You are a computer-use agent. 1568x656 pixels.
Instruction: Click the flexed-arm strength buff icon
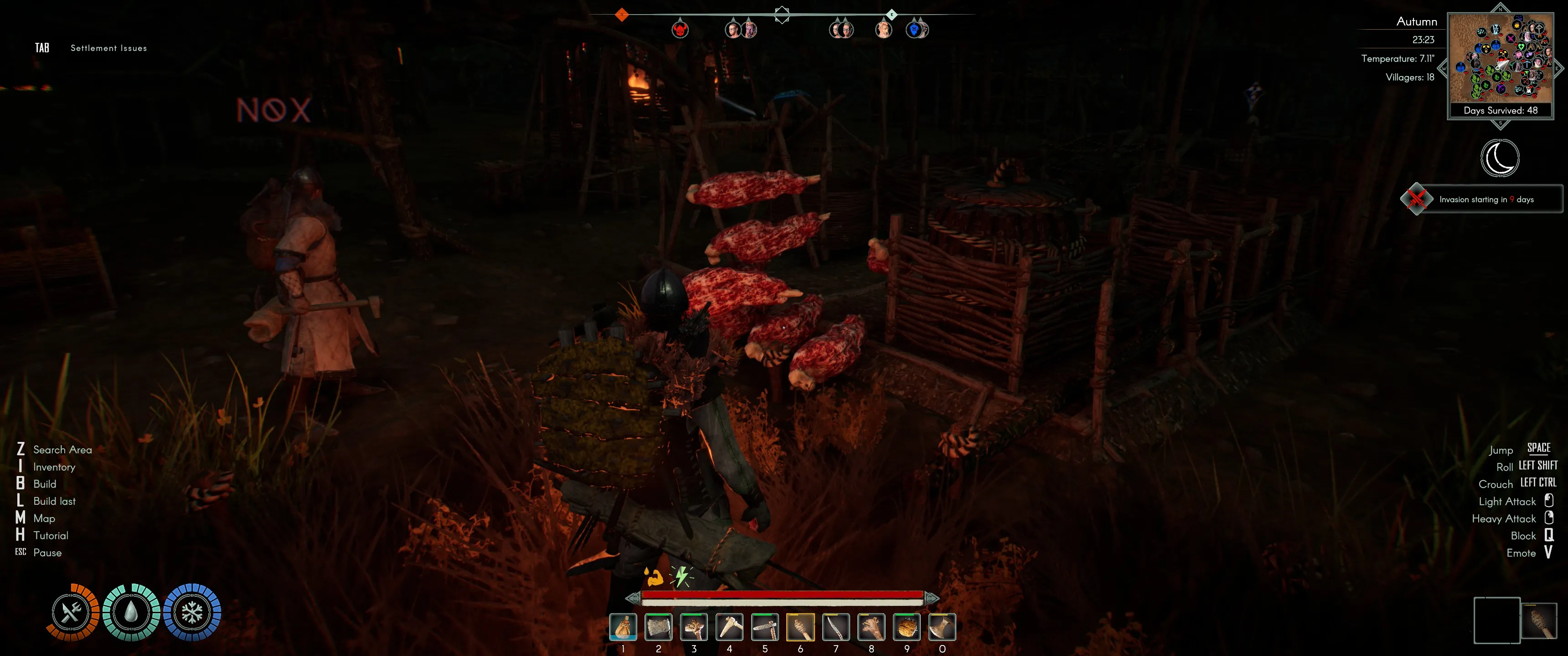(654, 576)
